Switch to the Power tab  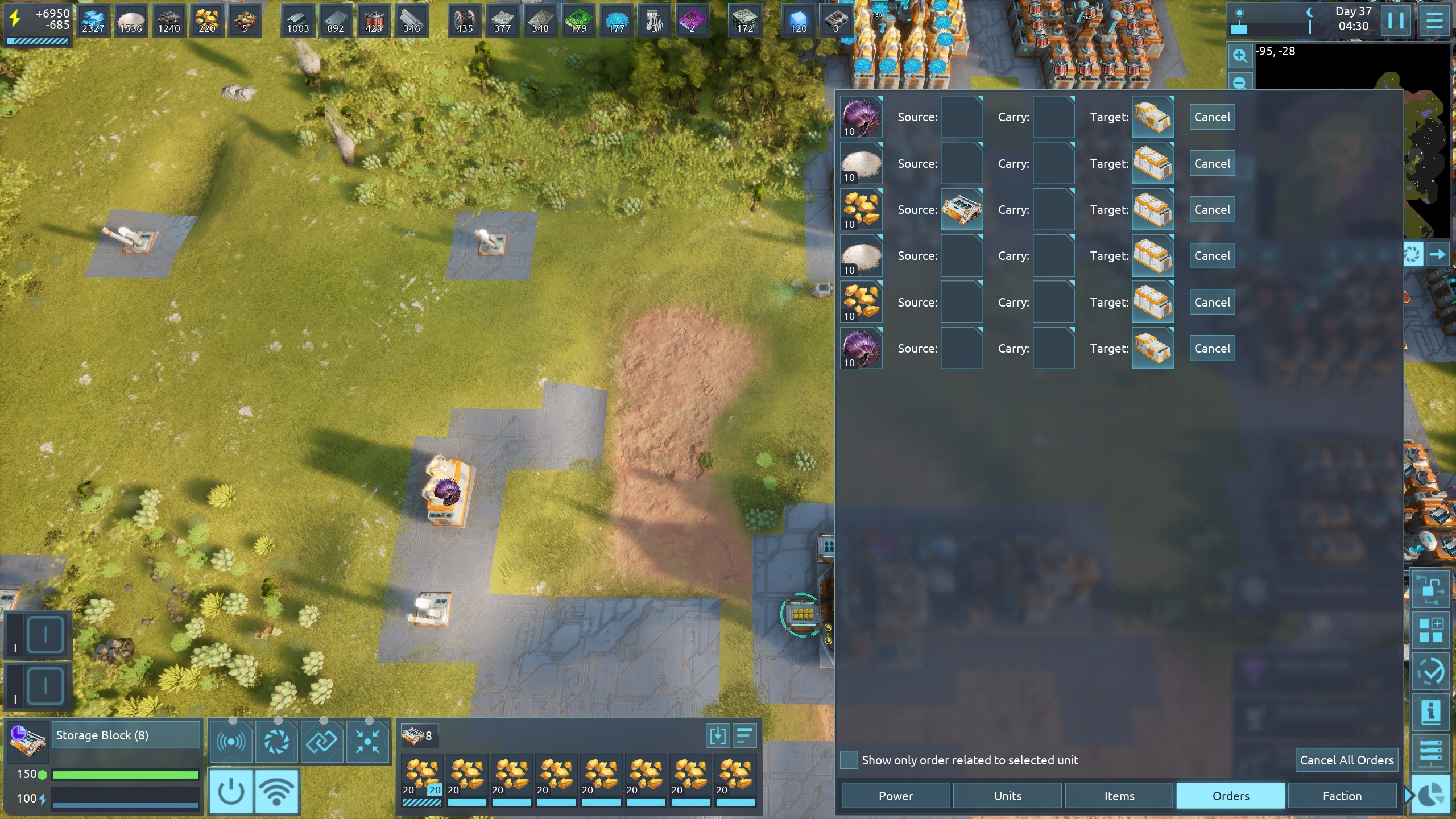(895, 796)
